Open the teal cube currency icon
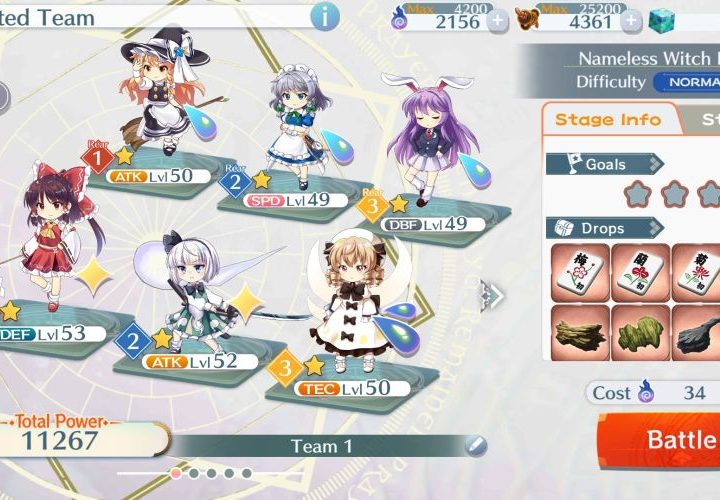This screenshot has width=720, height=500. click(663, 21)
